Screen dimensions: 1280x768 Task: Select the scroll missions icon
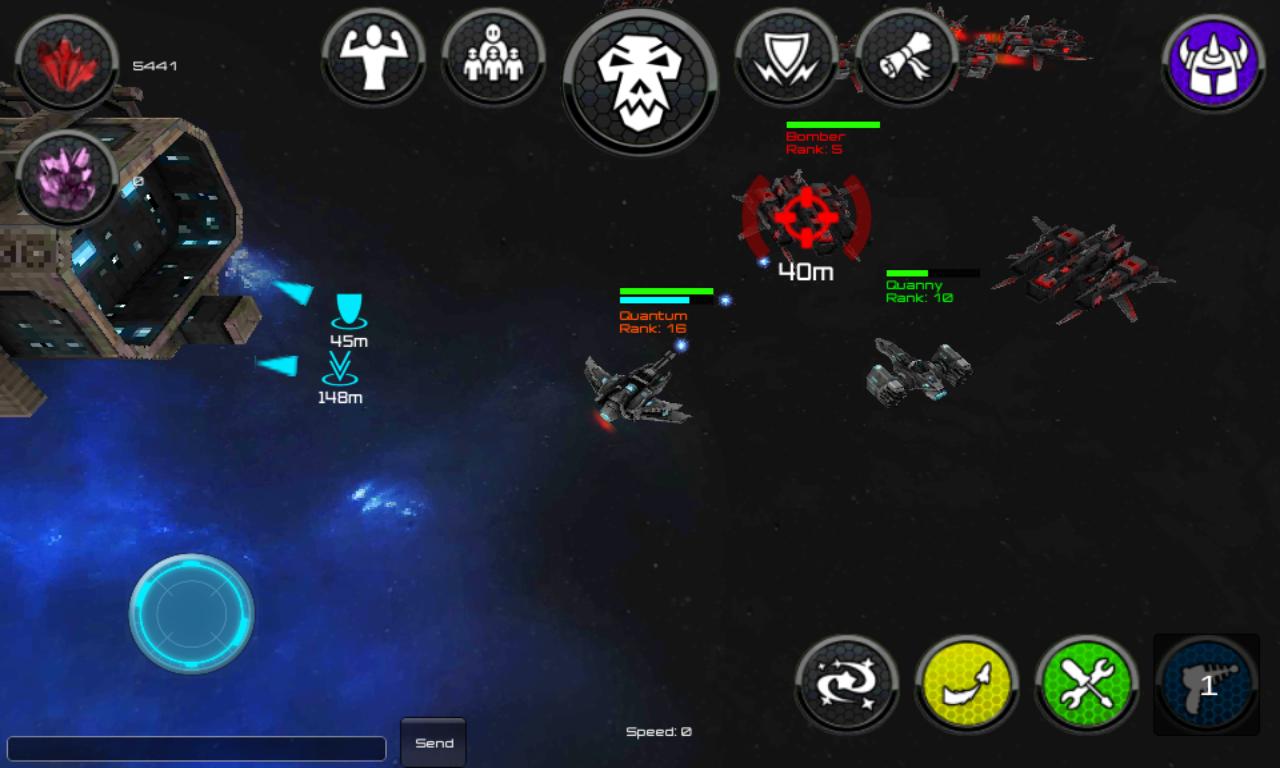(x=906, y=57)
